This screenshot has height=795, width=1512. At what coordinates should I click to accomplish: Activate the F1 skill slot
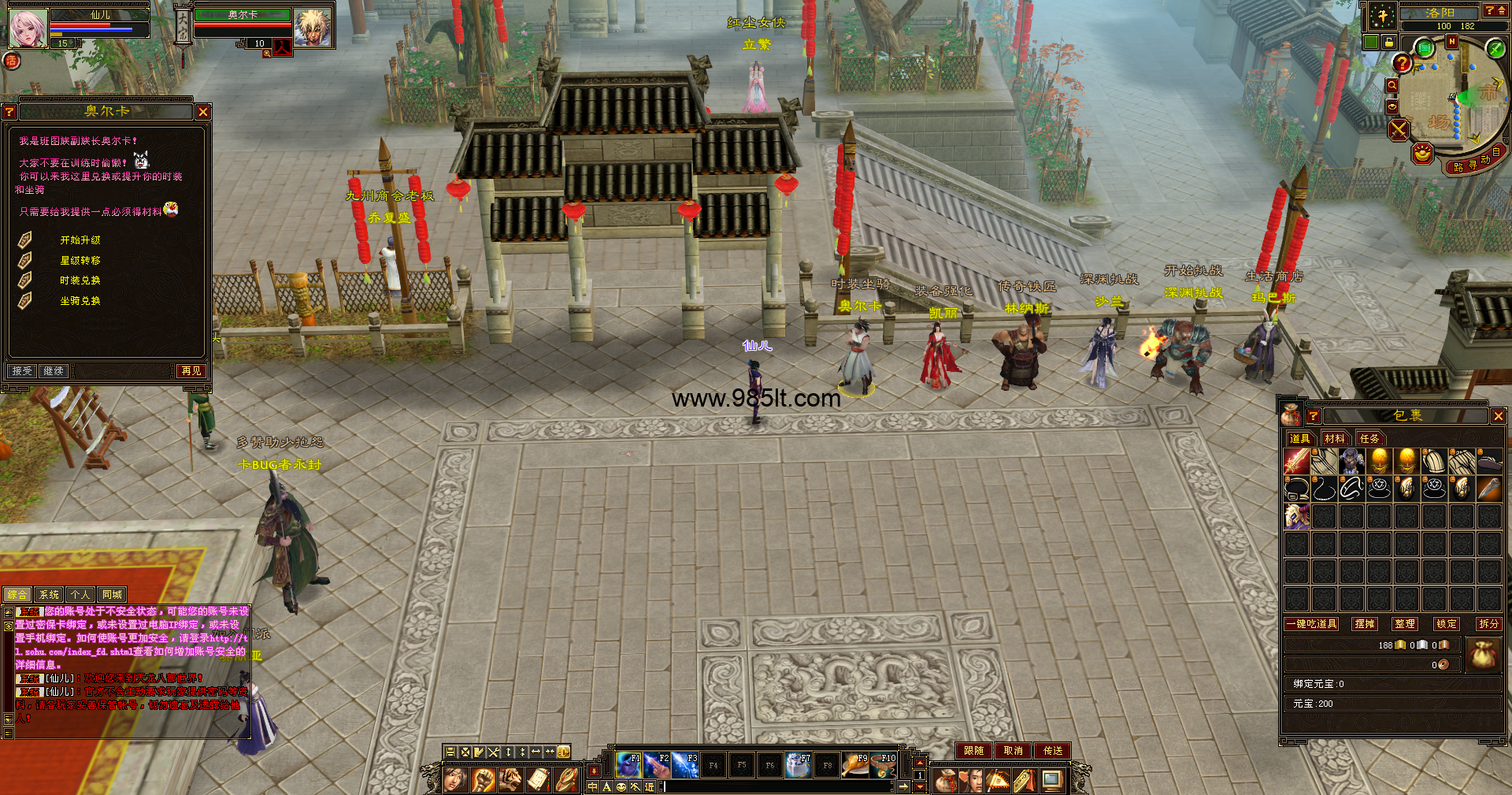click(628, 764)
